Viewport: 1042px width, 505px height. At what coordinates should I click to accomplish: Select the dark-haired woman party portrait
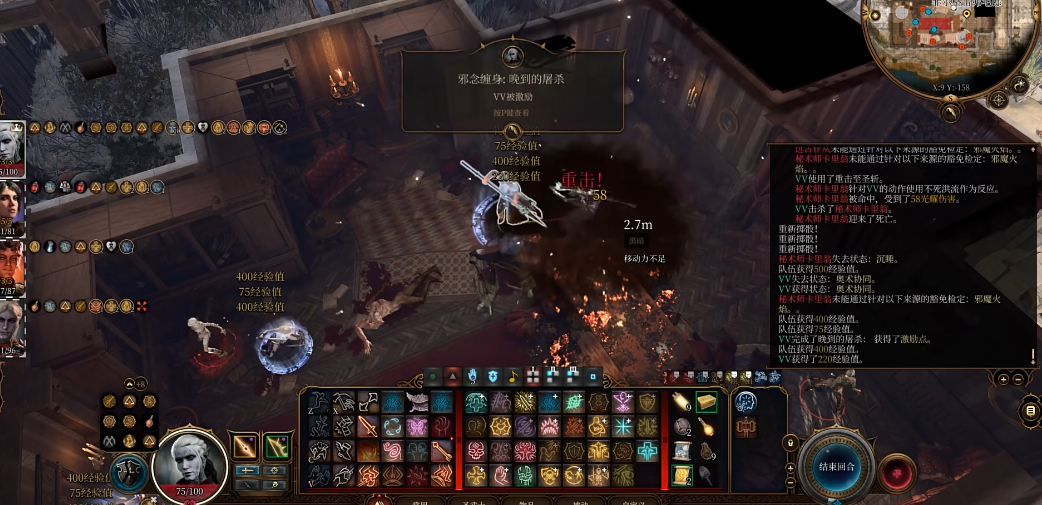click(x=12, y=207)
